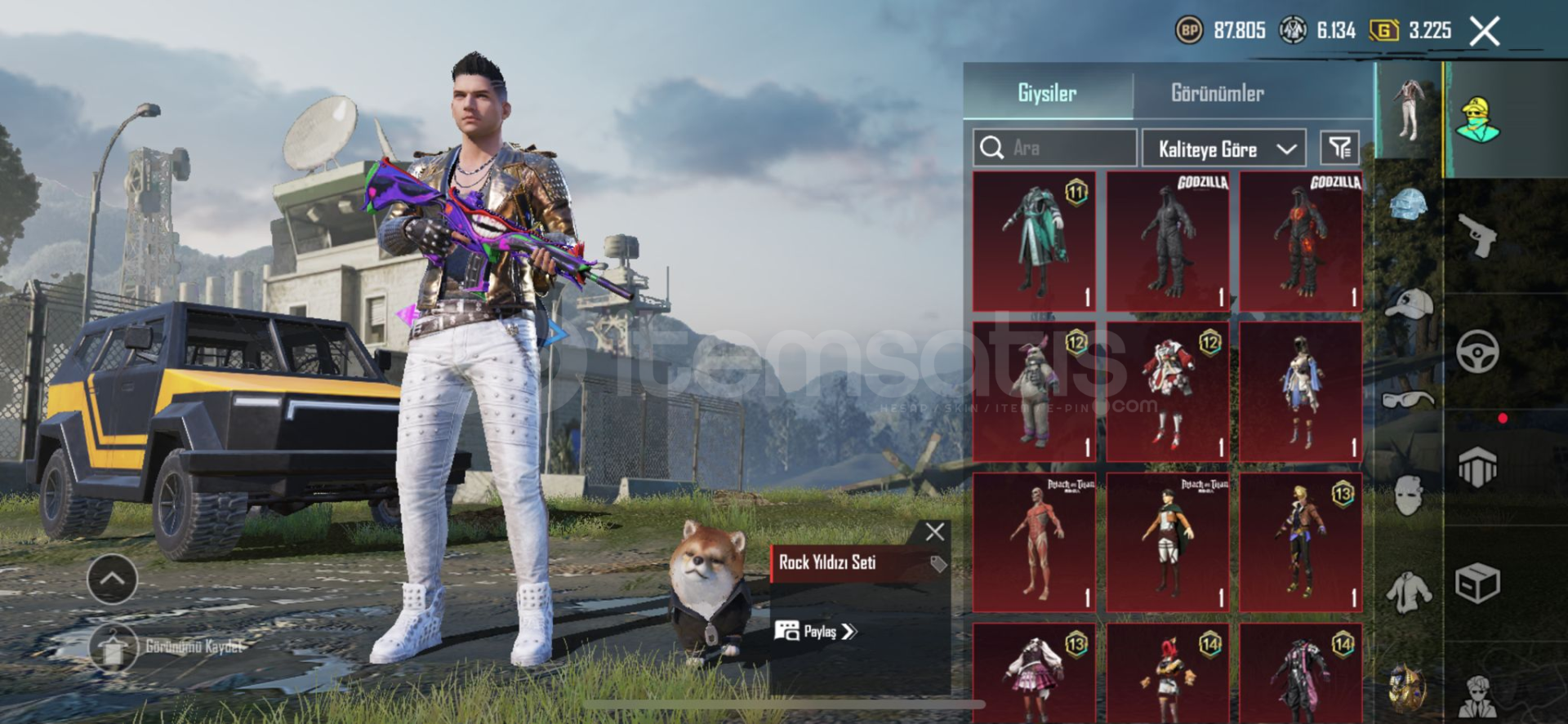Show the vehicle steering wheel category
Image resolution: width=1568 pixels, height=724 pixels.
pos(1477,352)
